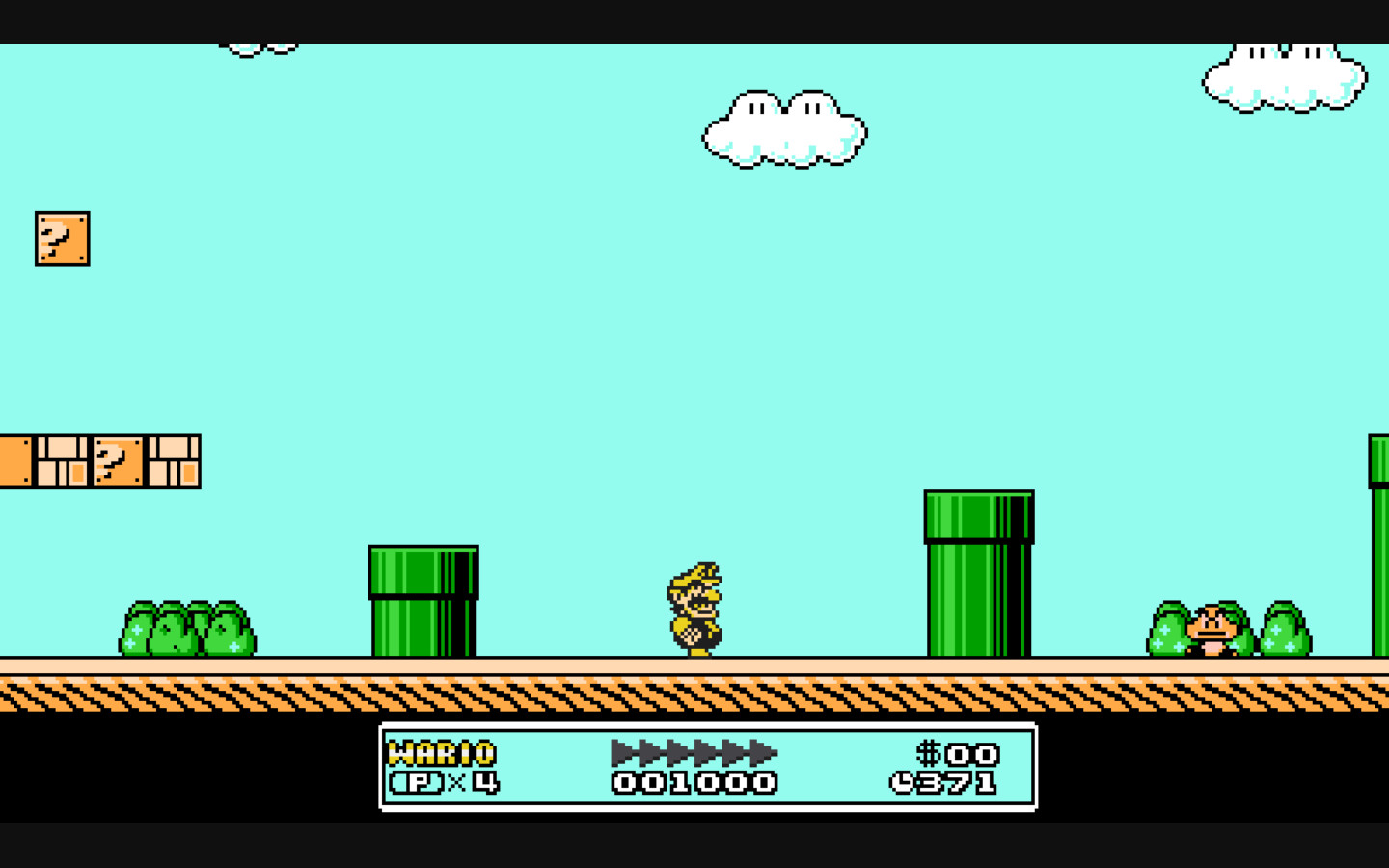Image resolution: width=1389 pixels, height=868 pixels.
Task: Click the cloud above the middle of the screen
Action: point(783,130)
